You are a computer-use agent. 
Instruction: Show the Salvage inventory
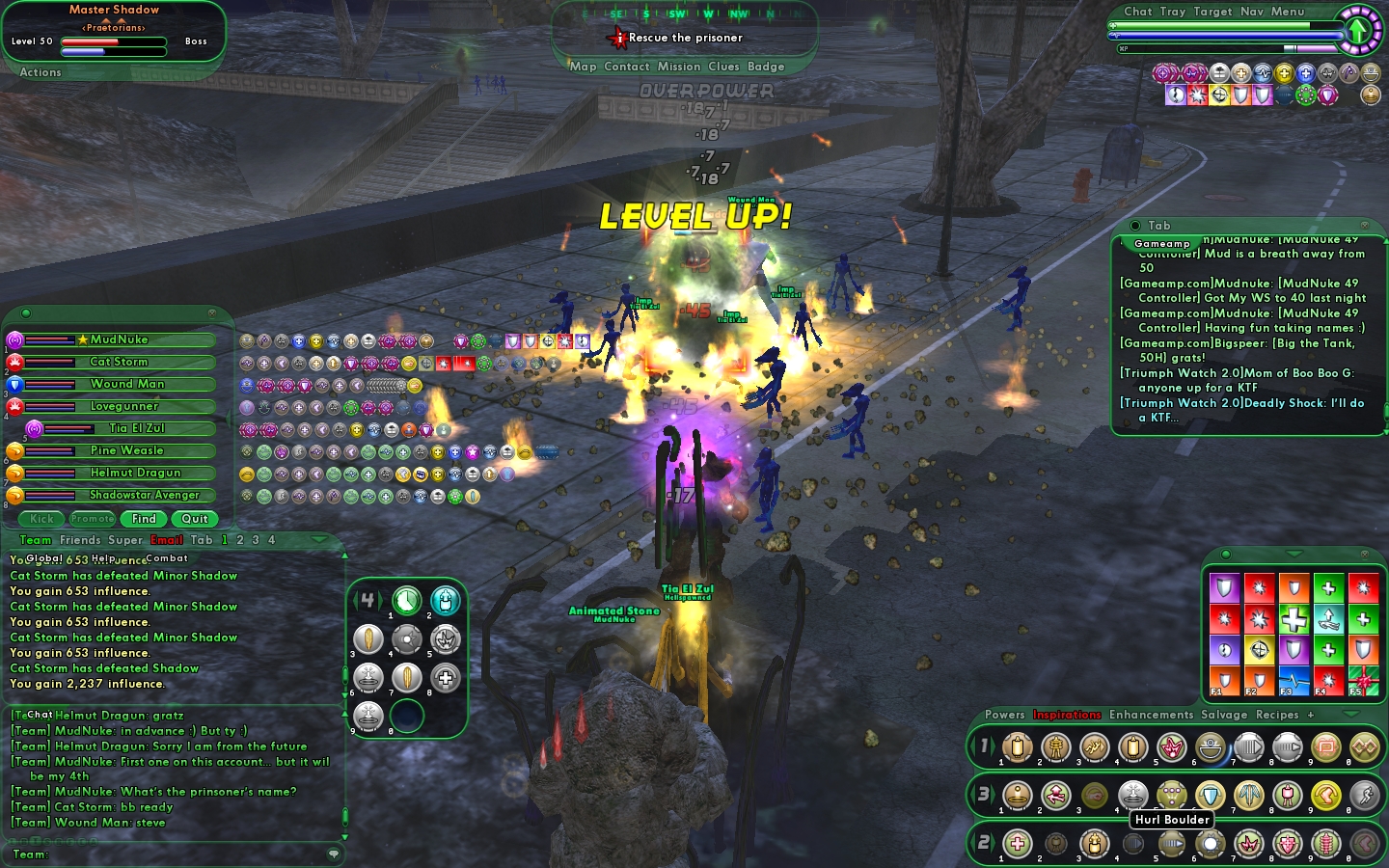point(1224,715)
